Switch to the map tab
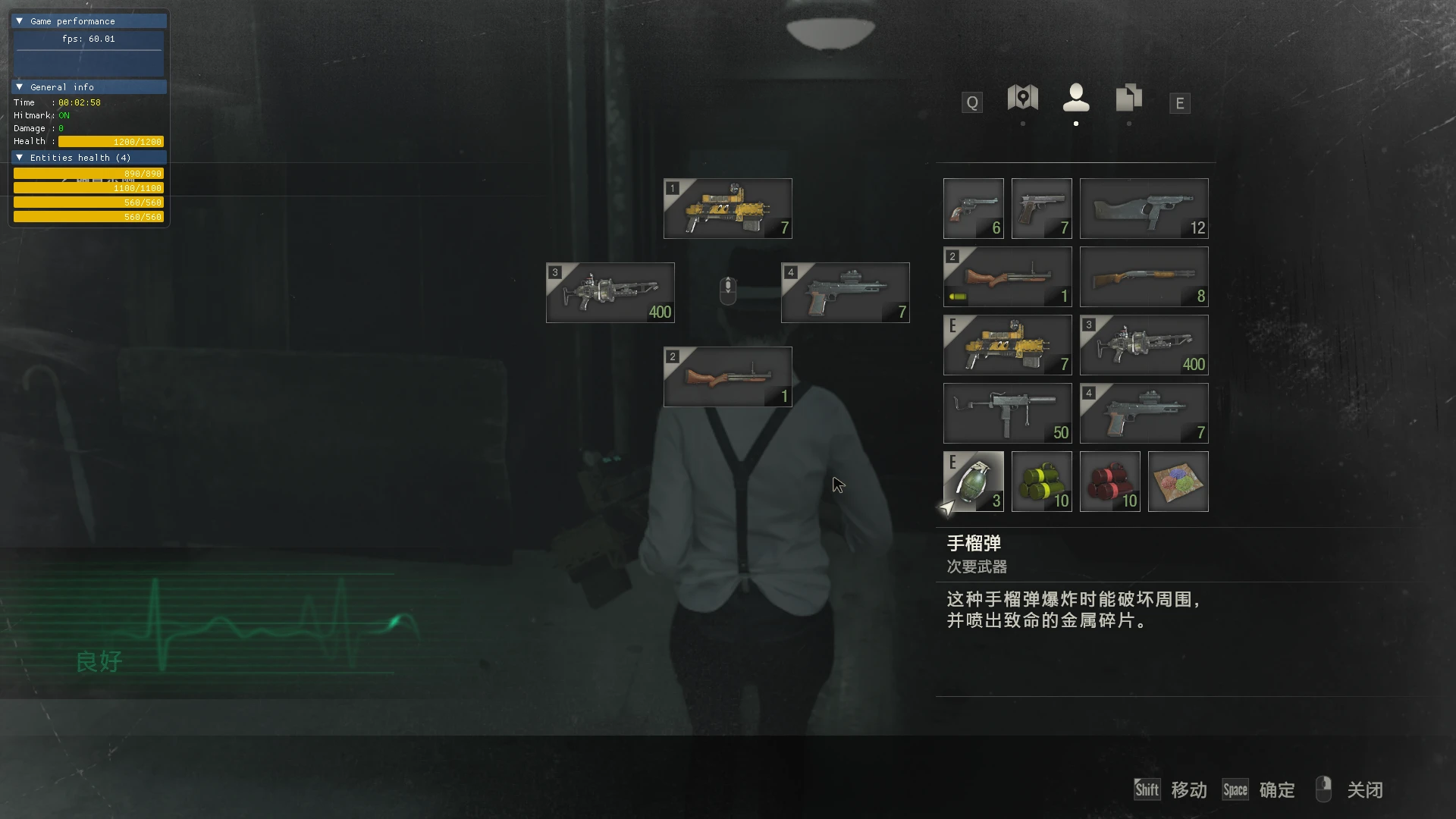1456x819 pixels. pos(1021,99)
